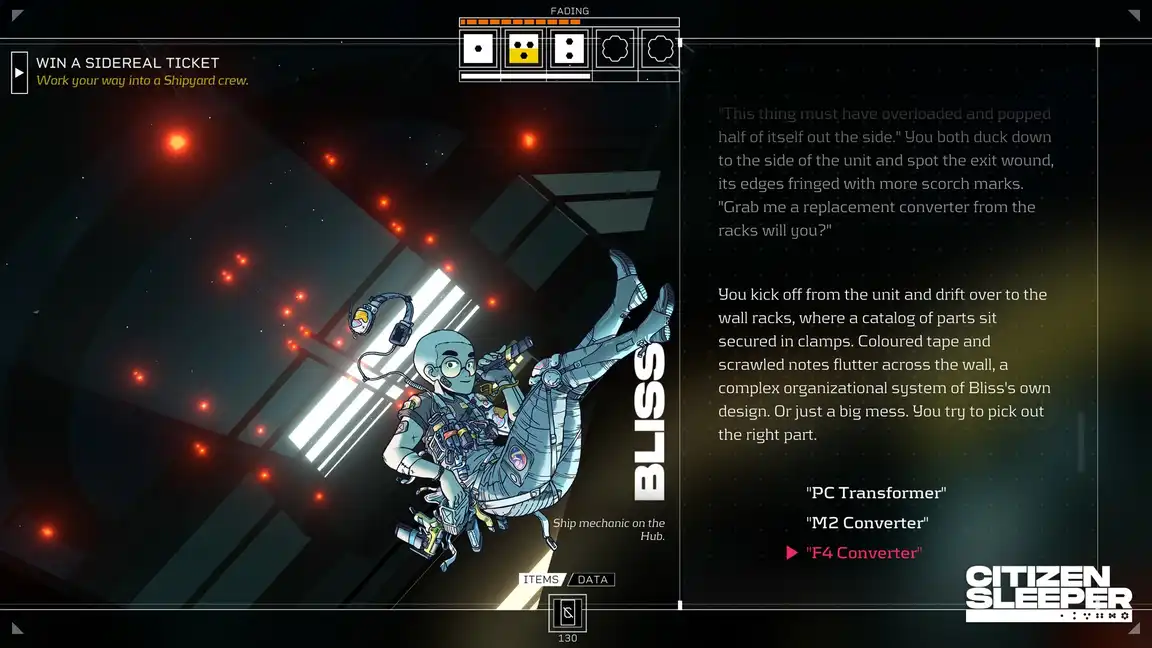Select the die showing one pip
The height and width of the screenshot is (648, 1152).
click(478, 48)
